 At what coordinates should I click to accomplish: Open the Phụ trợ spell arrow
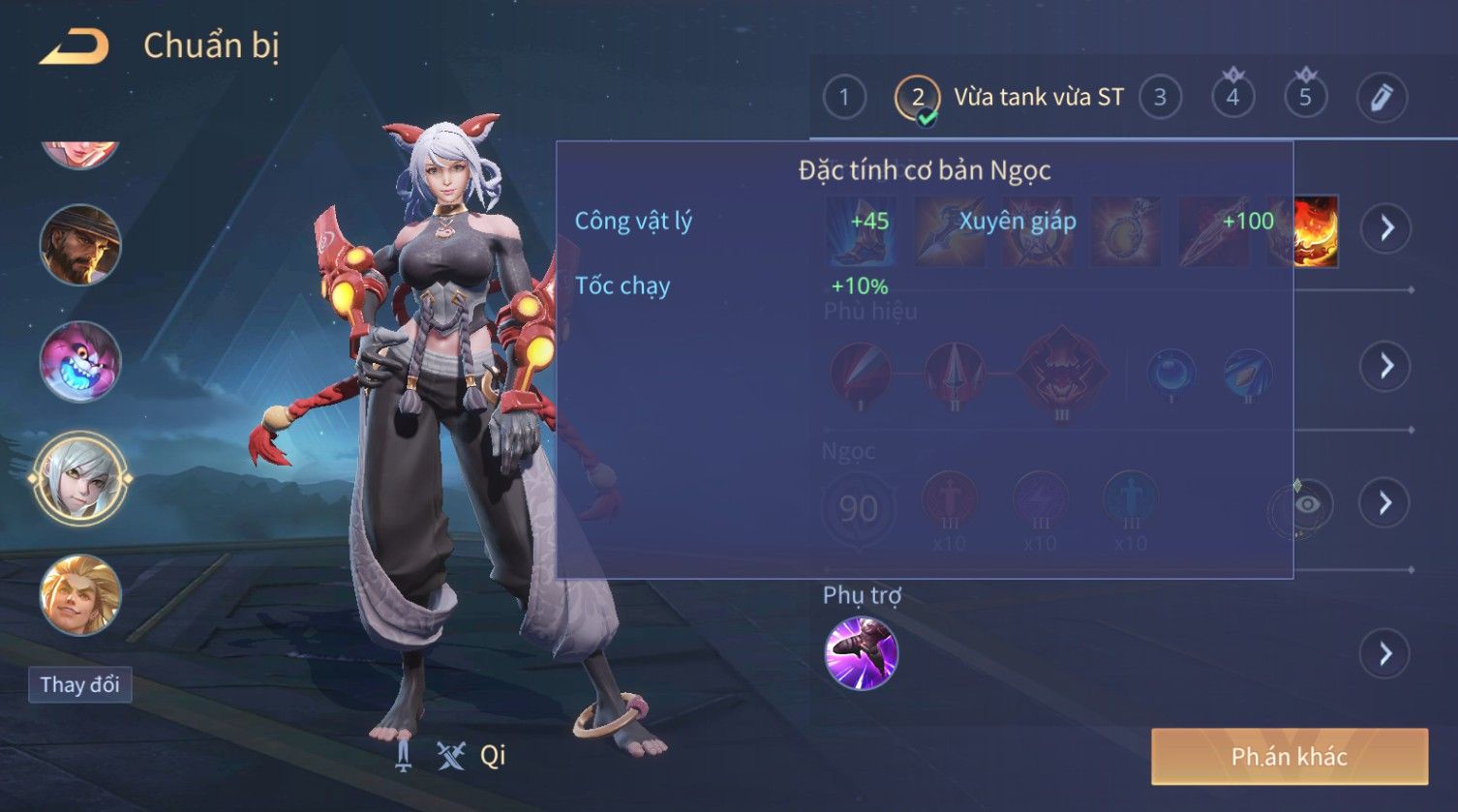[1386, 654]
